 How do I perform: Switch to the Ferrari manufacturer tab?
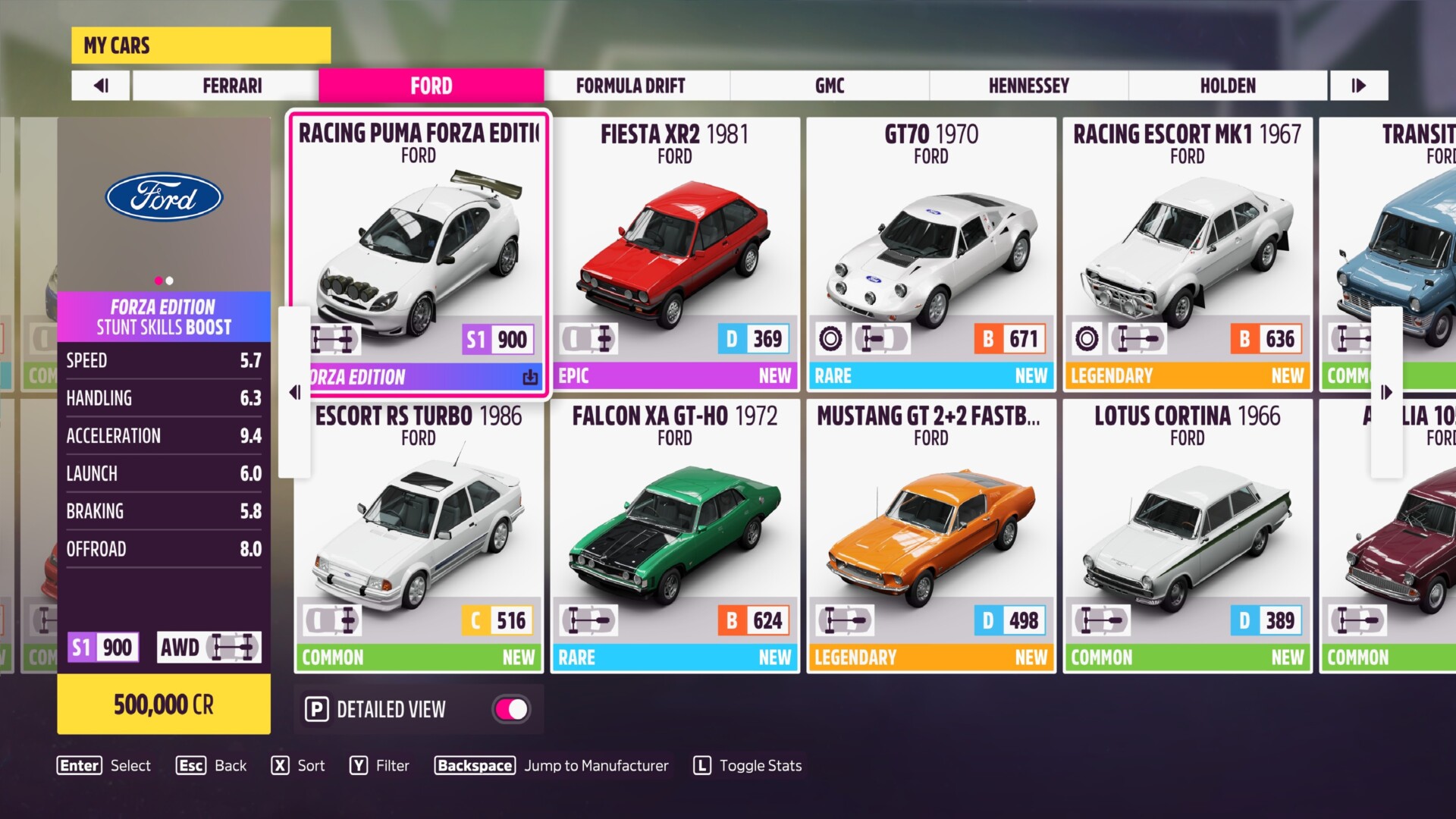point(232,86)
